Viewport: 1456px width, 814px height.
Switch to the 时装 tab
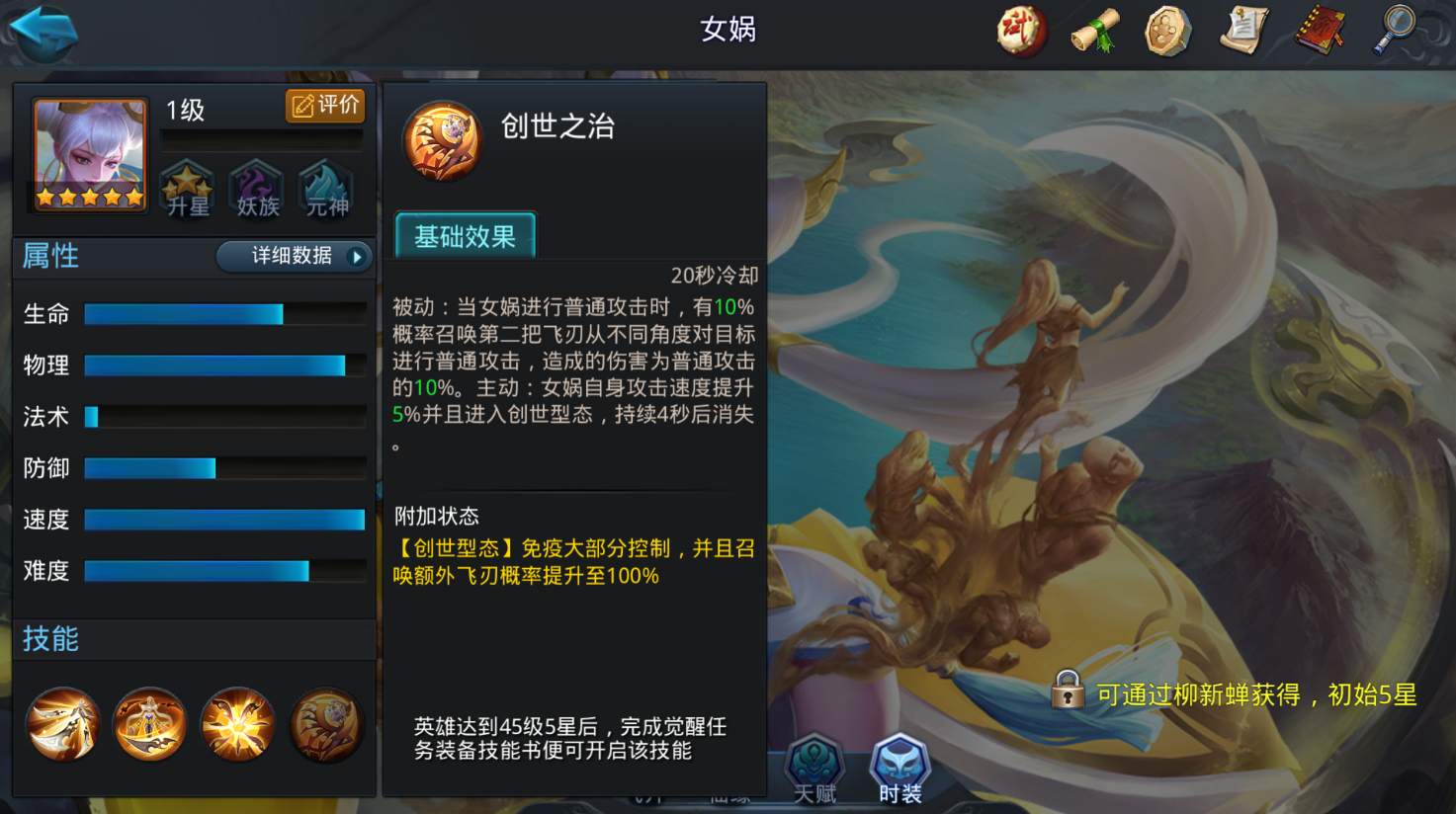pos(898,766)
